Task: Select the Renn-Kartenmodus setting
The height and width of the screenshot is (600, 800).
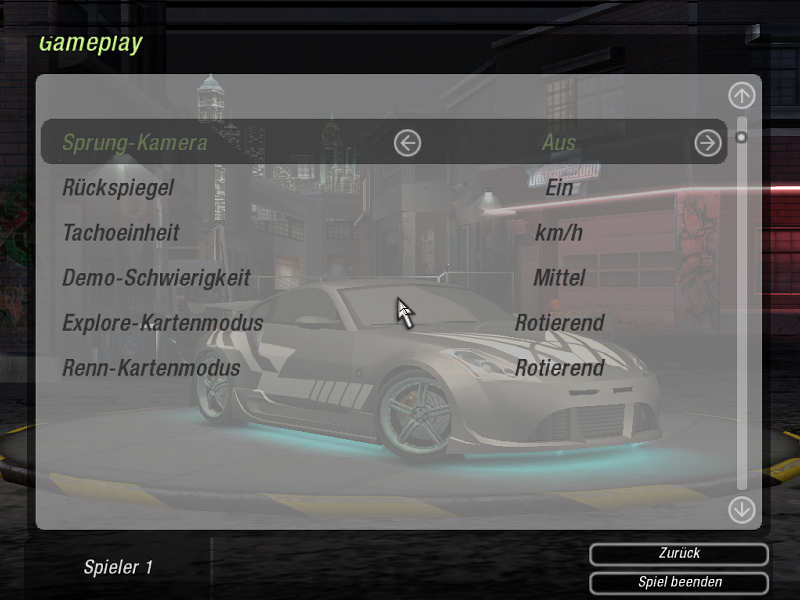Action: (151, 368)
